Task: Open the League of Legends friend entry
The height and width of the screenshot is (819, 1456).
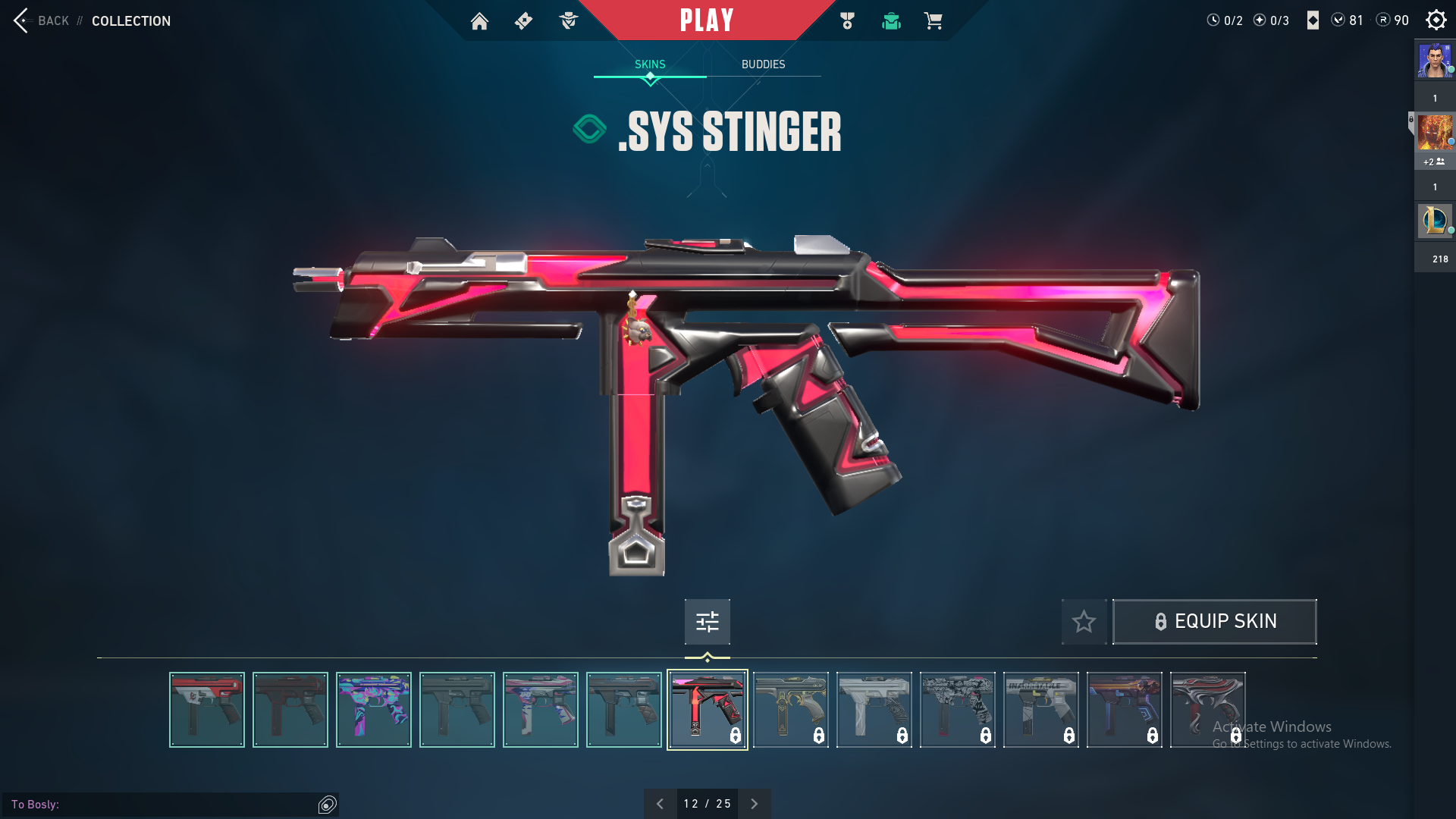Action: (1435, 221)
